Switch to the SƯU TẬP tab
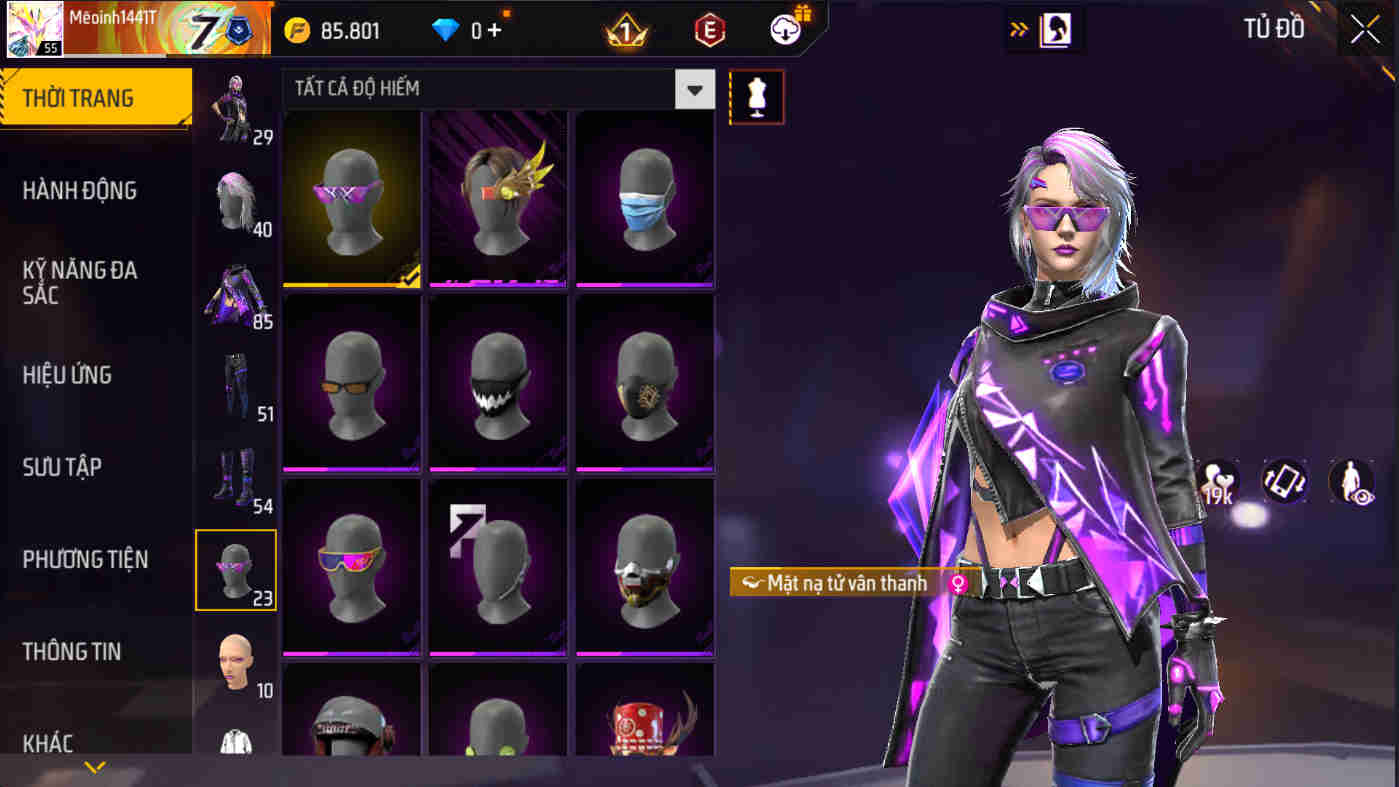The width and height of the screenshot is (1399, 787). (62, 466)
